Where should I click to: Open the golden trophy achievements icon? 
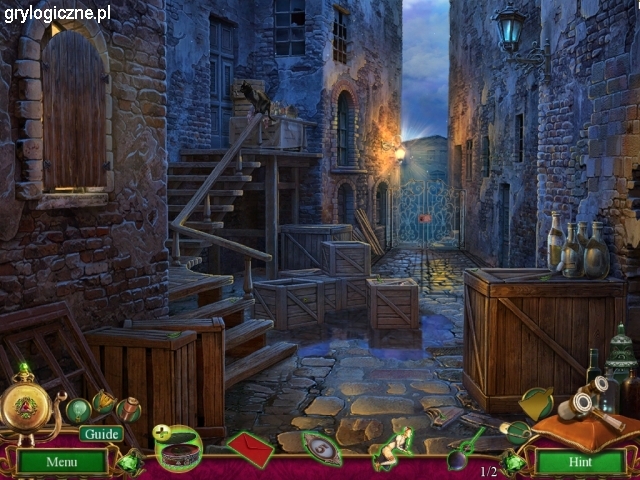pyautogui.click(x=104, y=403)
